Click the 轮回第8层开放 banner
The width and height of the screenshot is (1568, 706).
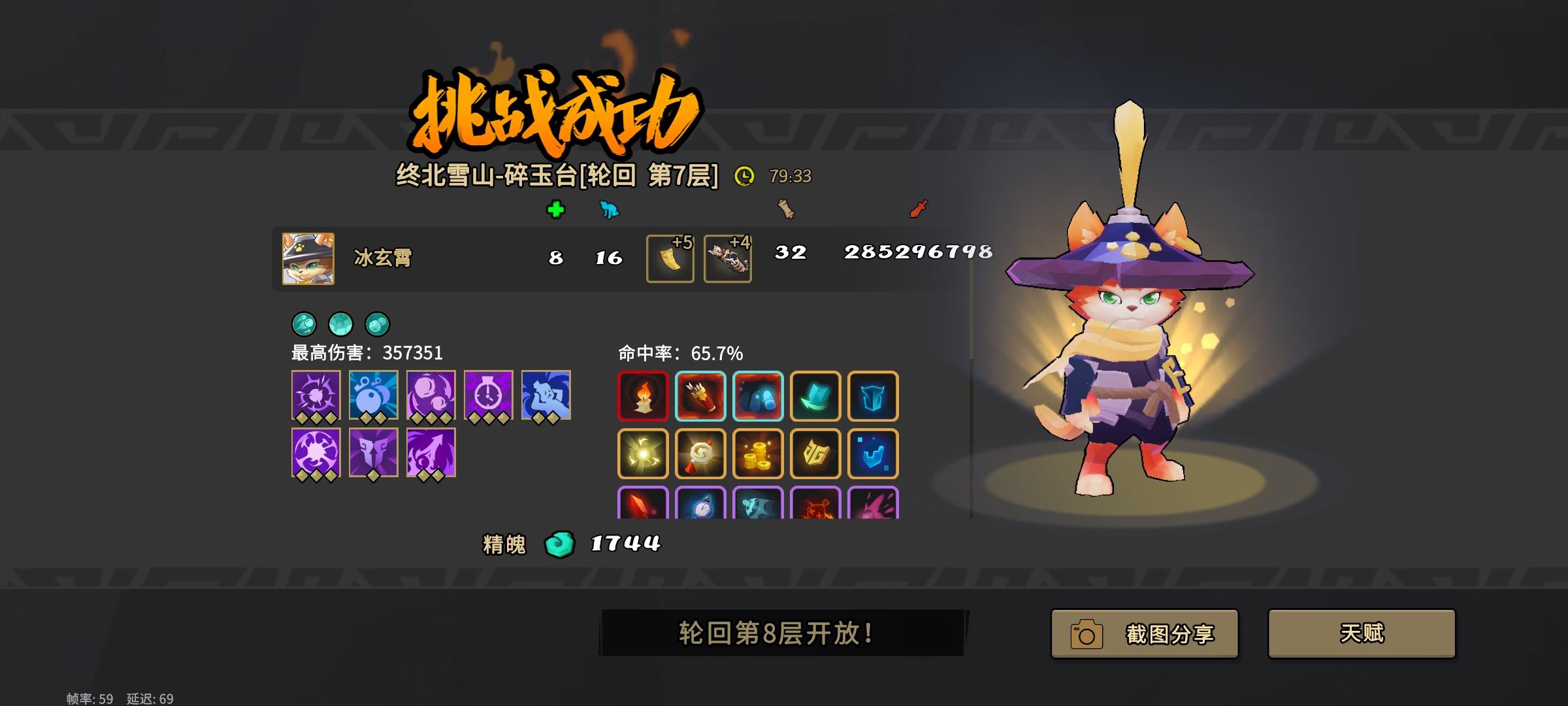coord(781,633)
